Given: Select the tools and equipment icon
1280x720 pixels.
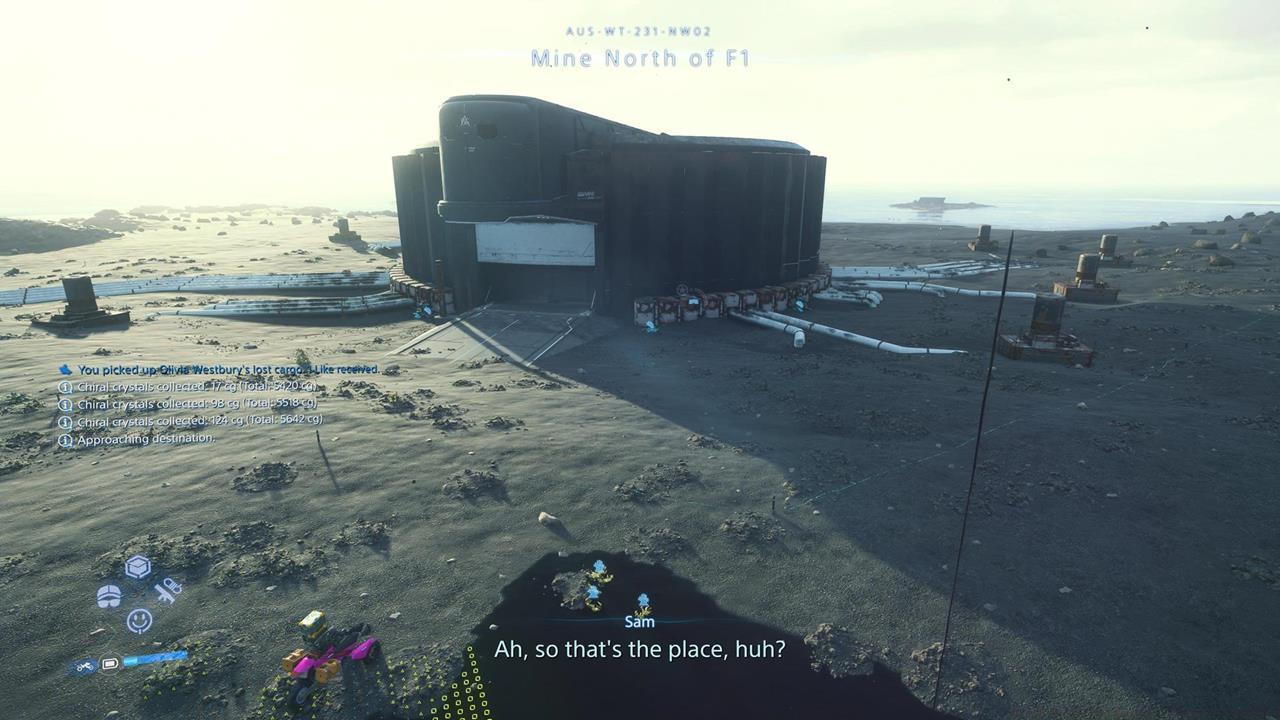Looking at the screenshot, I should (166, 592).
